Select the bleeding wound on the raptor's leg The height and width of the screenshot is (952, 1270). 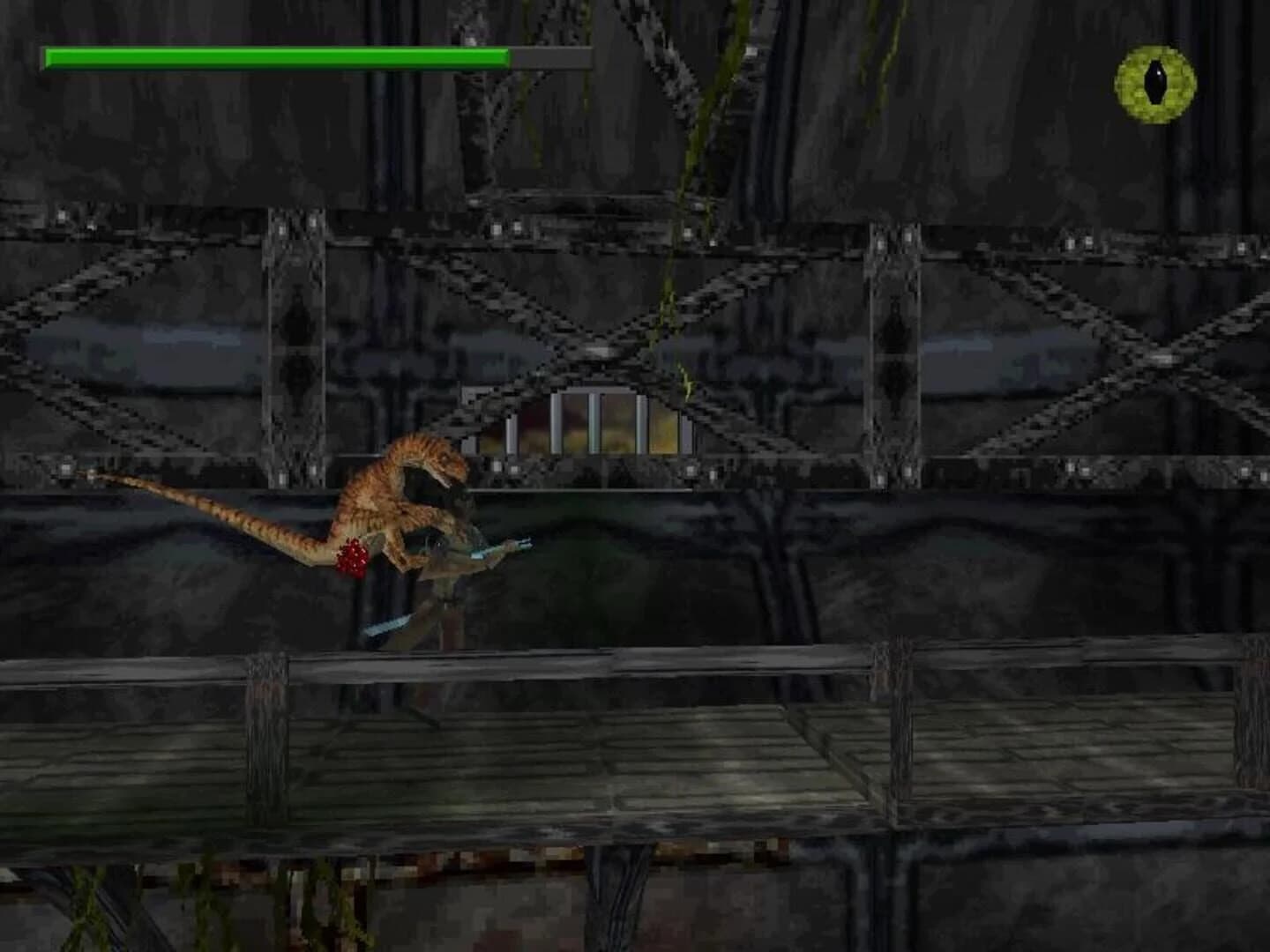coord(351,555)
